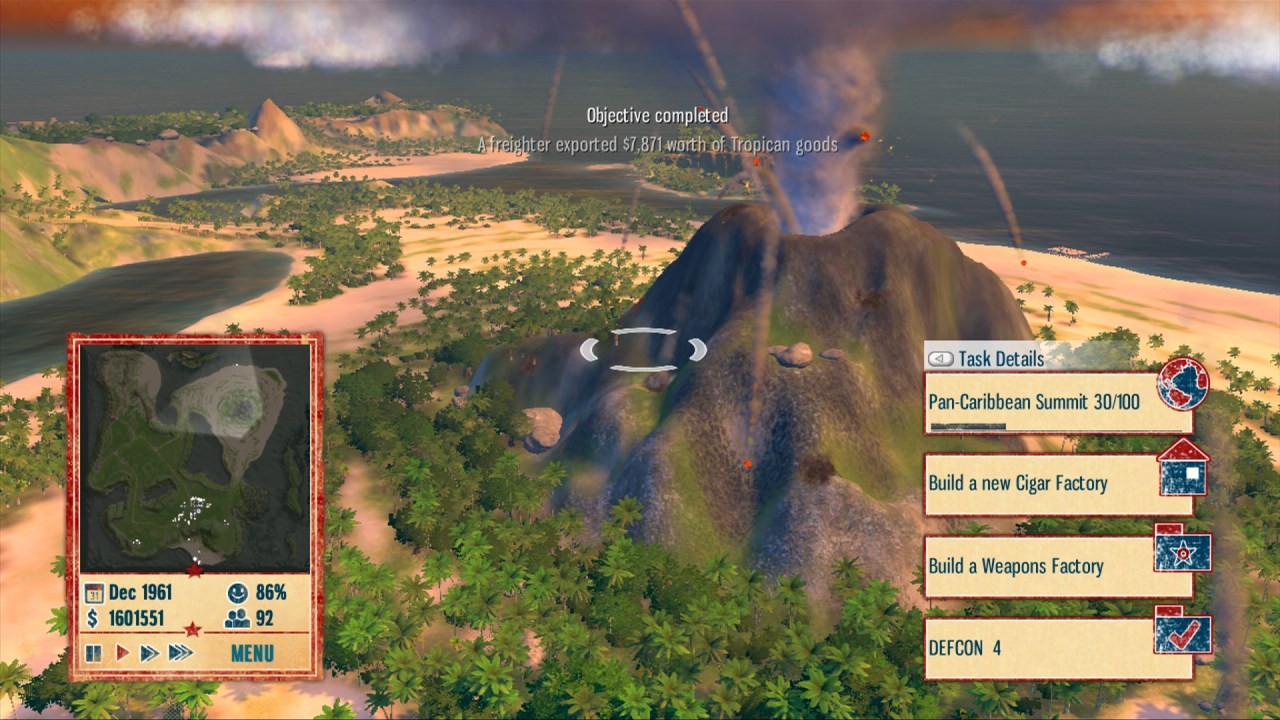Screen dimensions: 1280x720
Task: Click the happiness smiley face icon
Action: [237, 591]
